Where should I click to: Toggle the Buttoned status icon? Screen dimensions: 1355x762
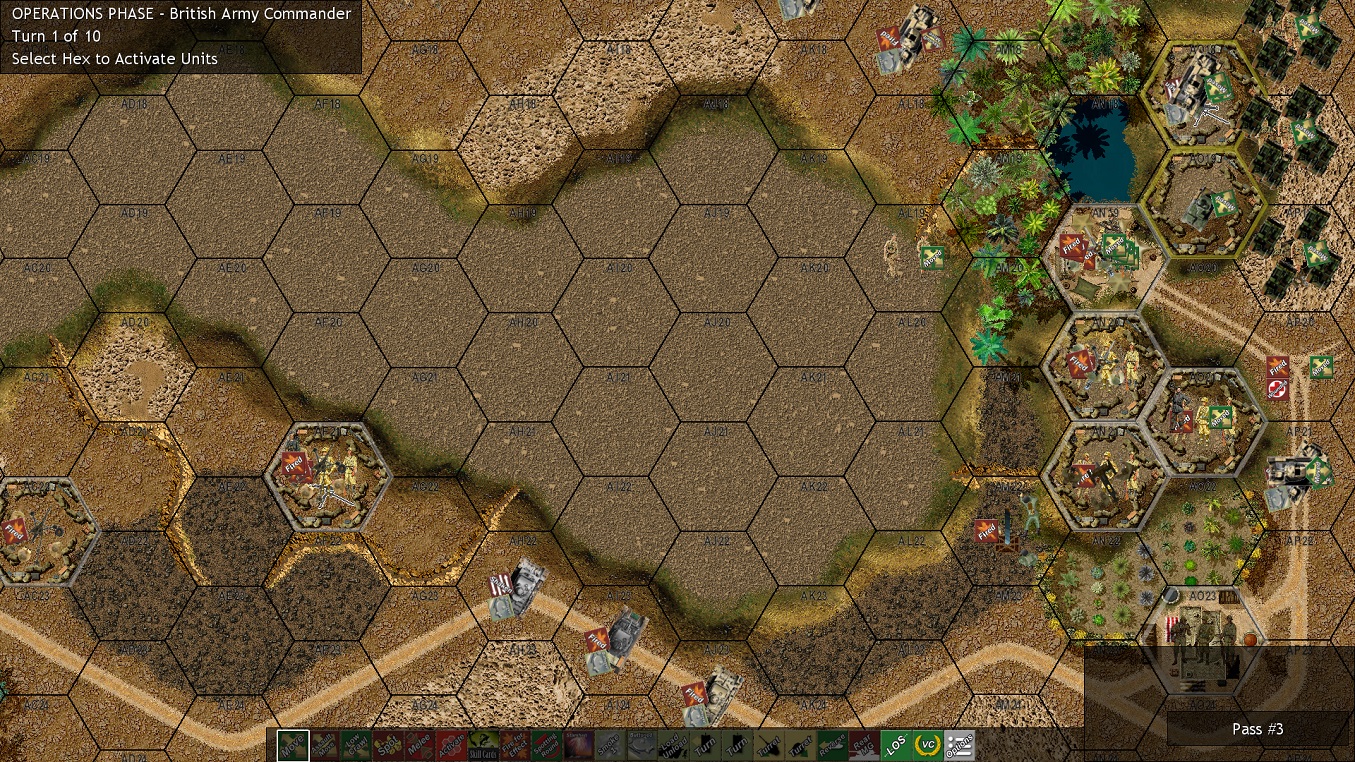click(x=643, y=746)
